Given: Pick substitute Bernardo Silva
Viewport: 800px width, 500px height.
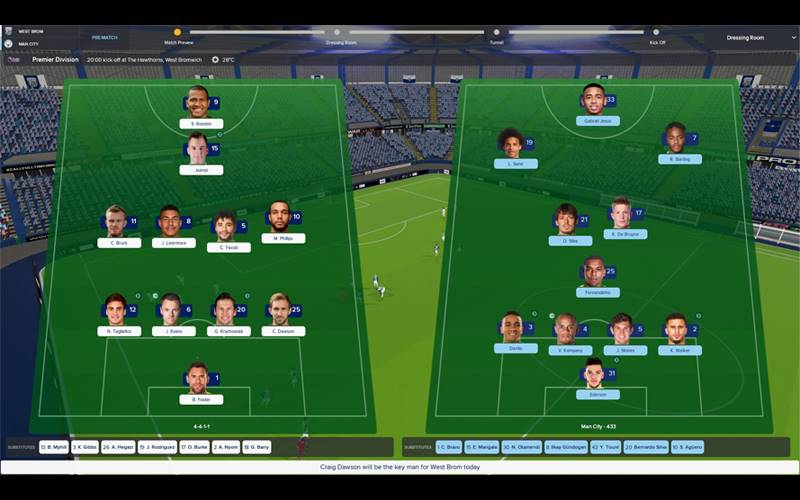Looking at the screenshot, I should click(645, 447).
